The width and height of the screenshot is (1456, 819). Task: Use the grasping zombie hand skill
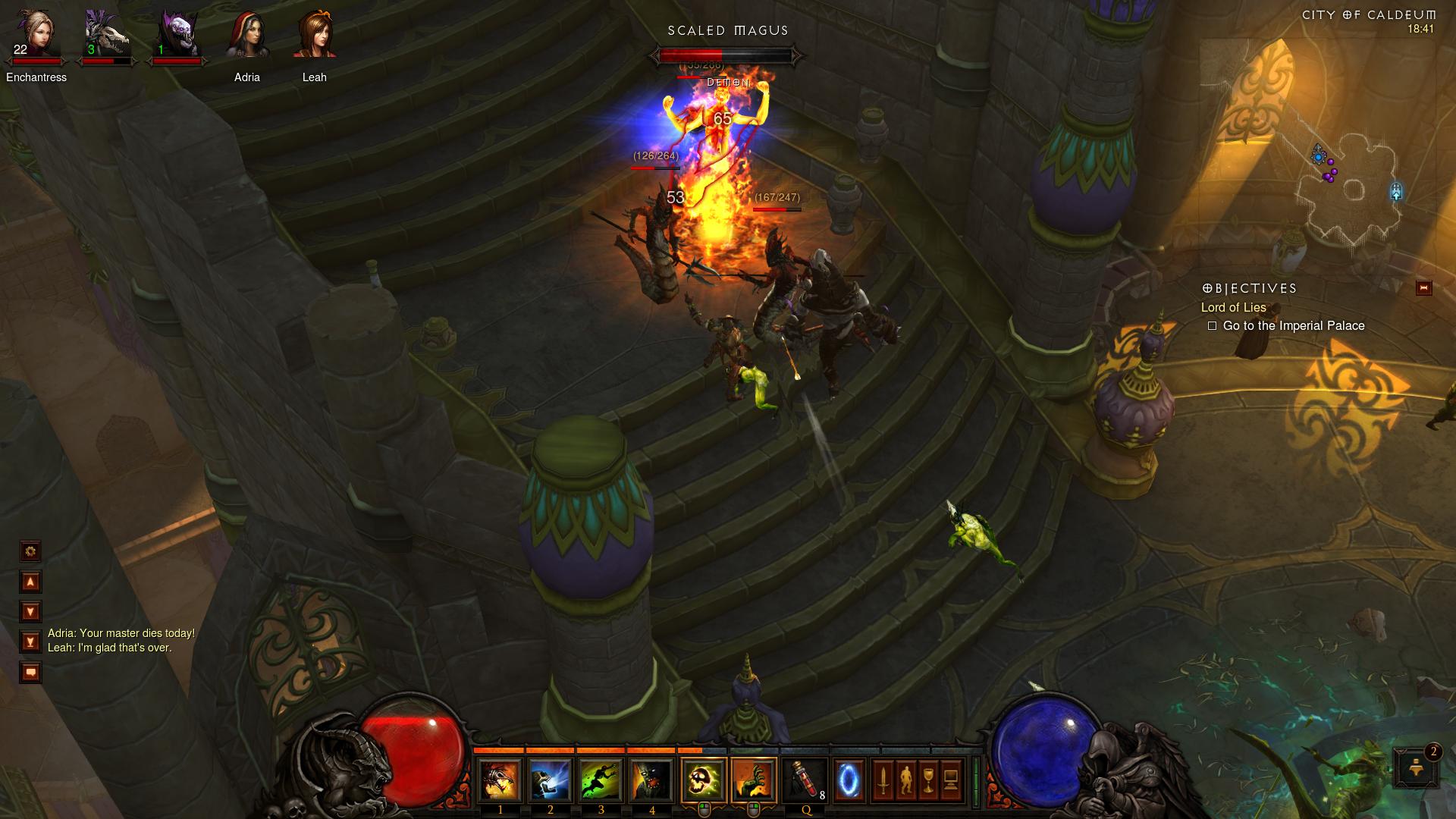(754, 780)
